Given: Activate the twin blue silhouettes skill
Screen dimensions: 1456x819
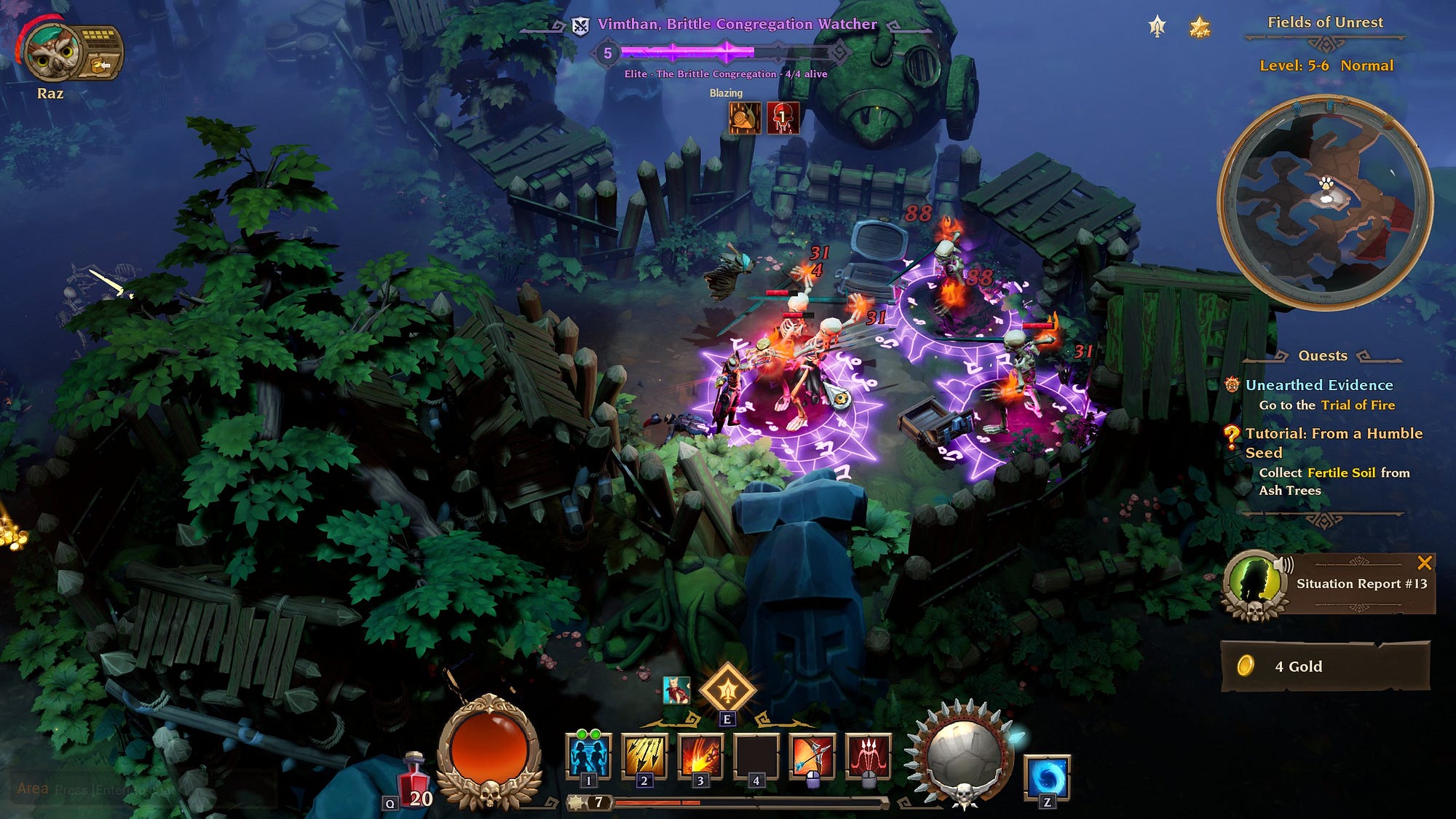Looking at the screenshot, I should point(588,756).
